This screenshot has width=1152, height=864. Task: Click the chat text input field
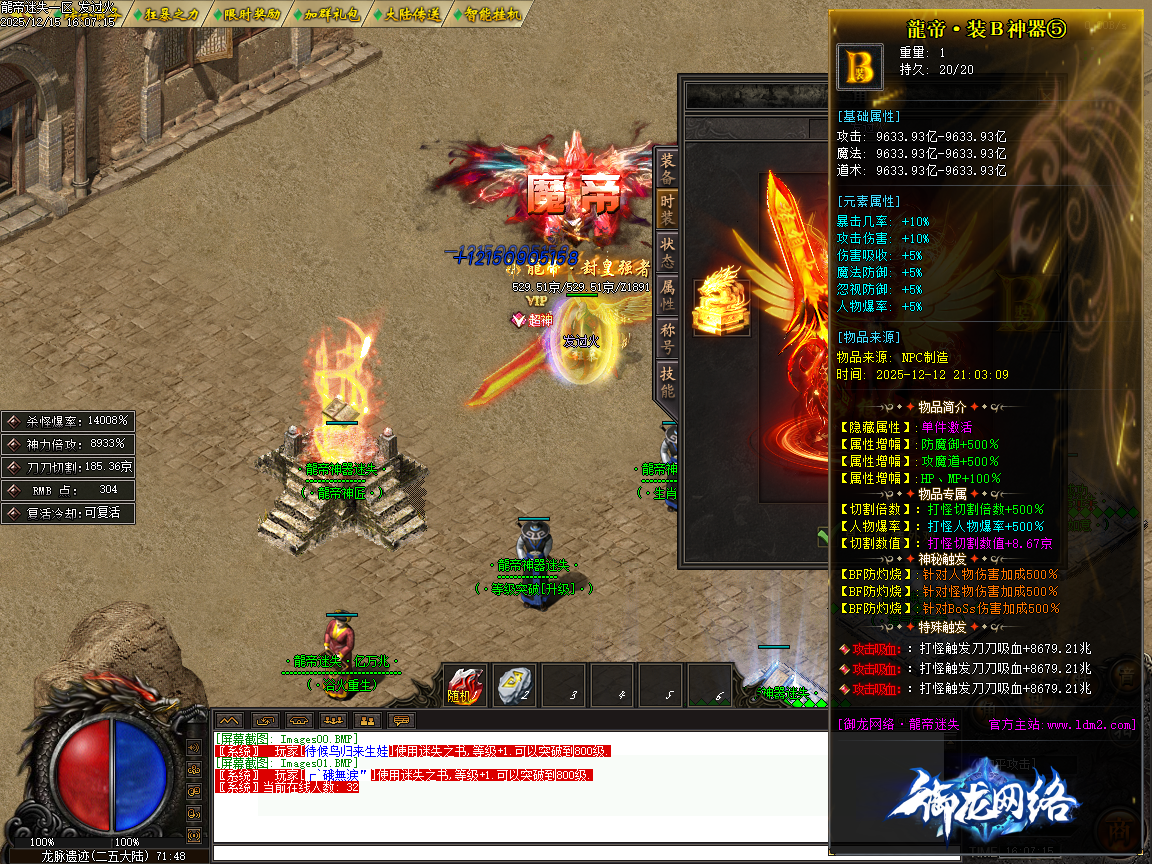click(x=520, y=853)
